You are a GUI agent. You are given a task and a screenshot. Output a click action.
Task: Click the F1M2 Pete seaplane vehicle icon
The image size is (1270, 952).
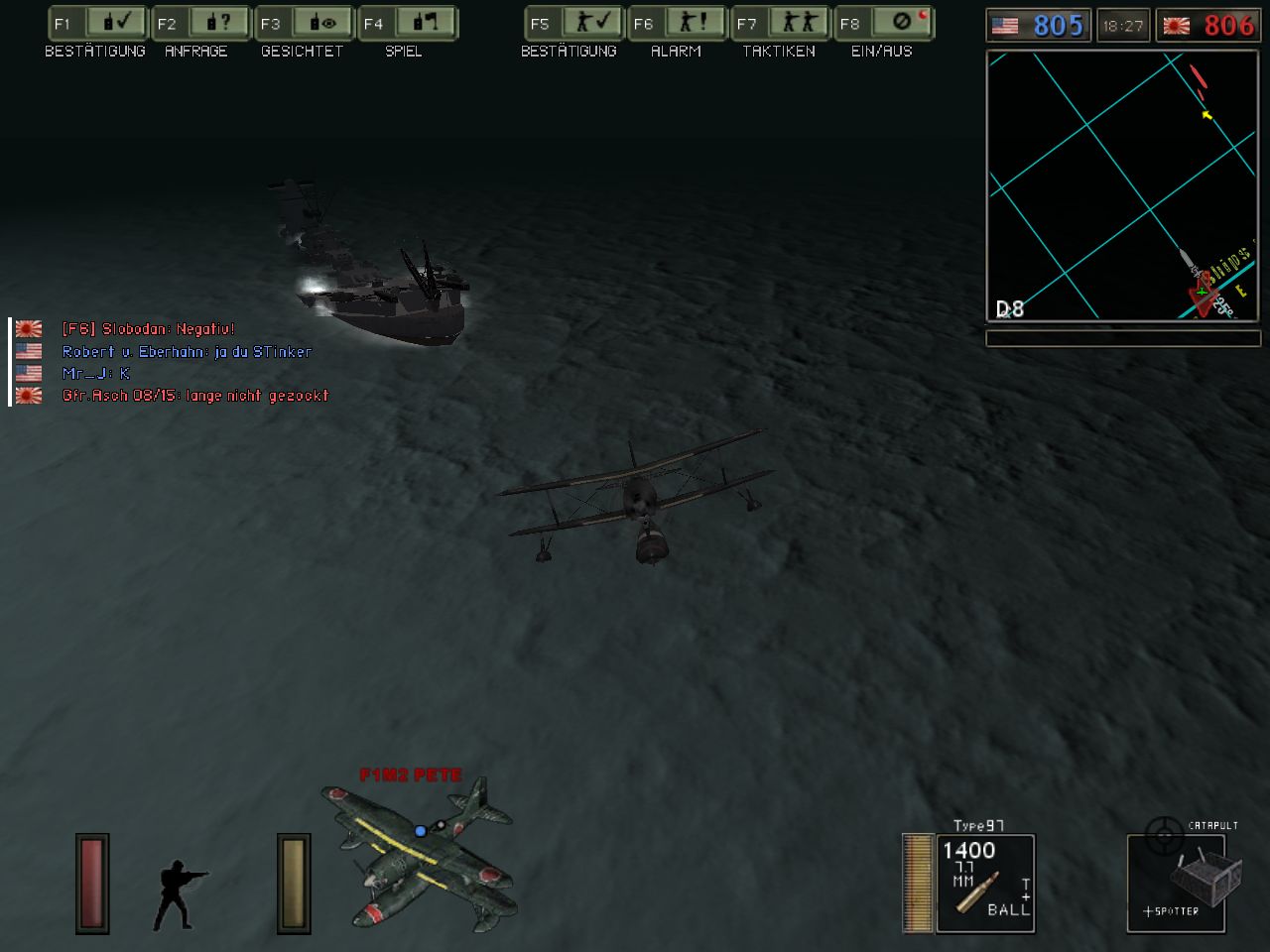tap(419, 851)
